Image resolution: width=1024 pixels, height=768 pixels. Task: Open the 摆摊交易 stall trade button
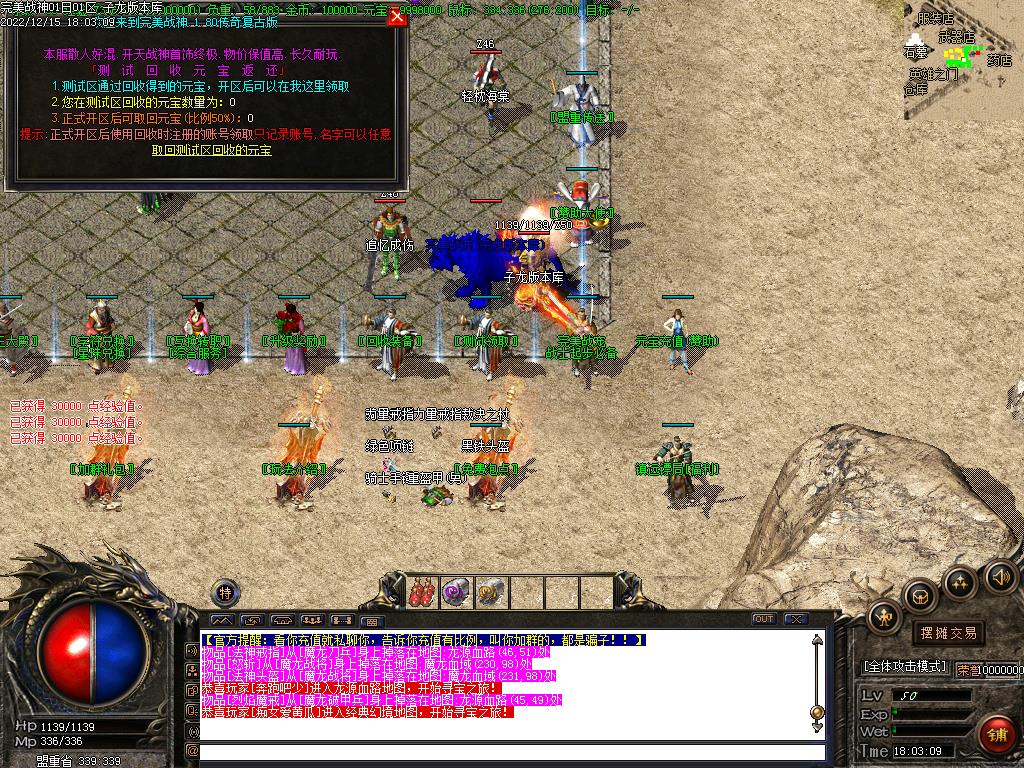tap(948, 633)
